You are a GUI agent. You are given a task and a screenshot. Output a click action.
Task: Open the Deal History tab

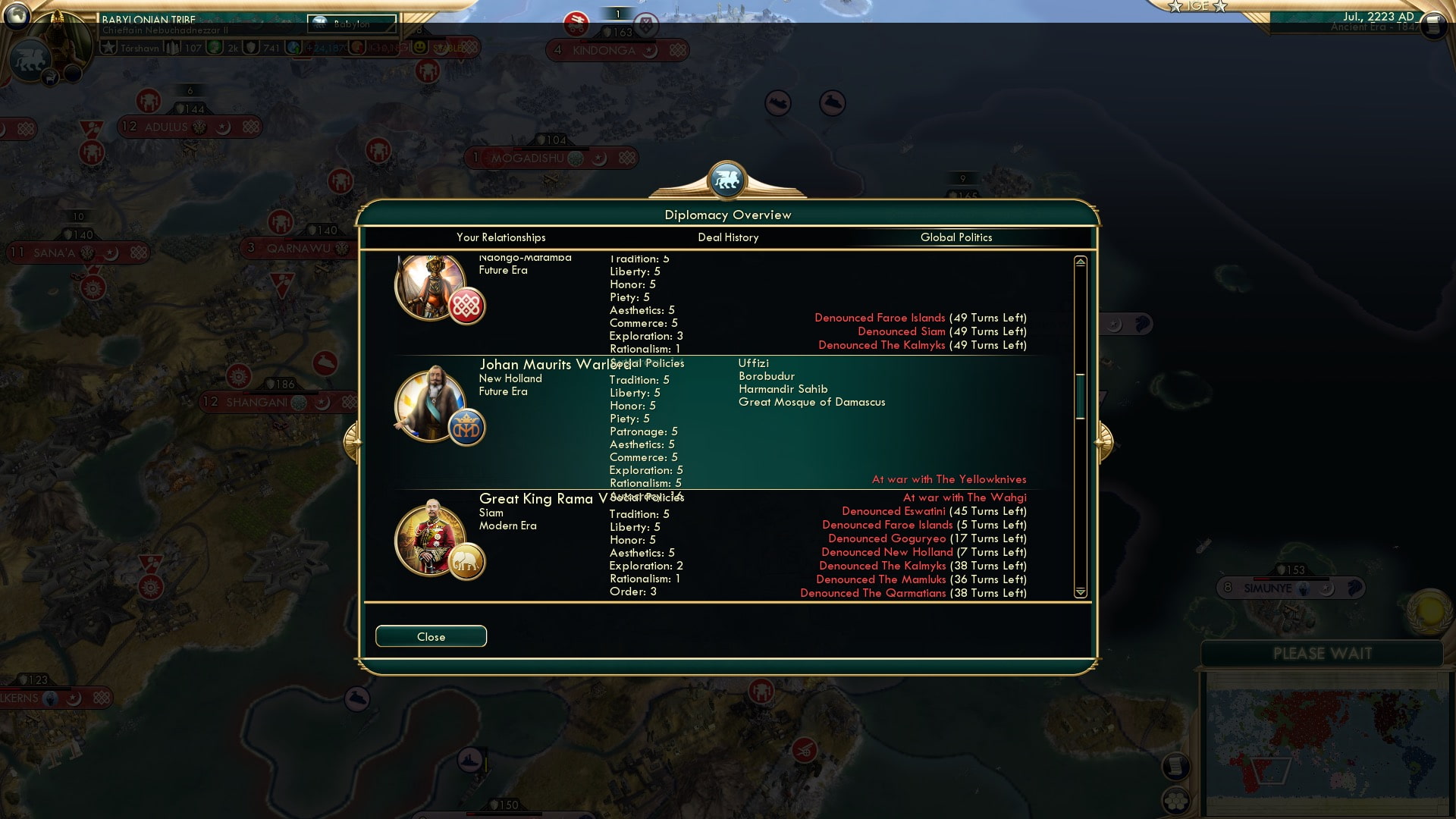(728, 237)
